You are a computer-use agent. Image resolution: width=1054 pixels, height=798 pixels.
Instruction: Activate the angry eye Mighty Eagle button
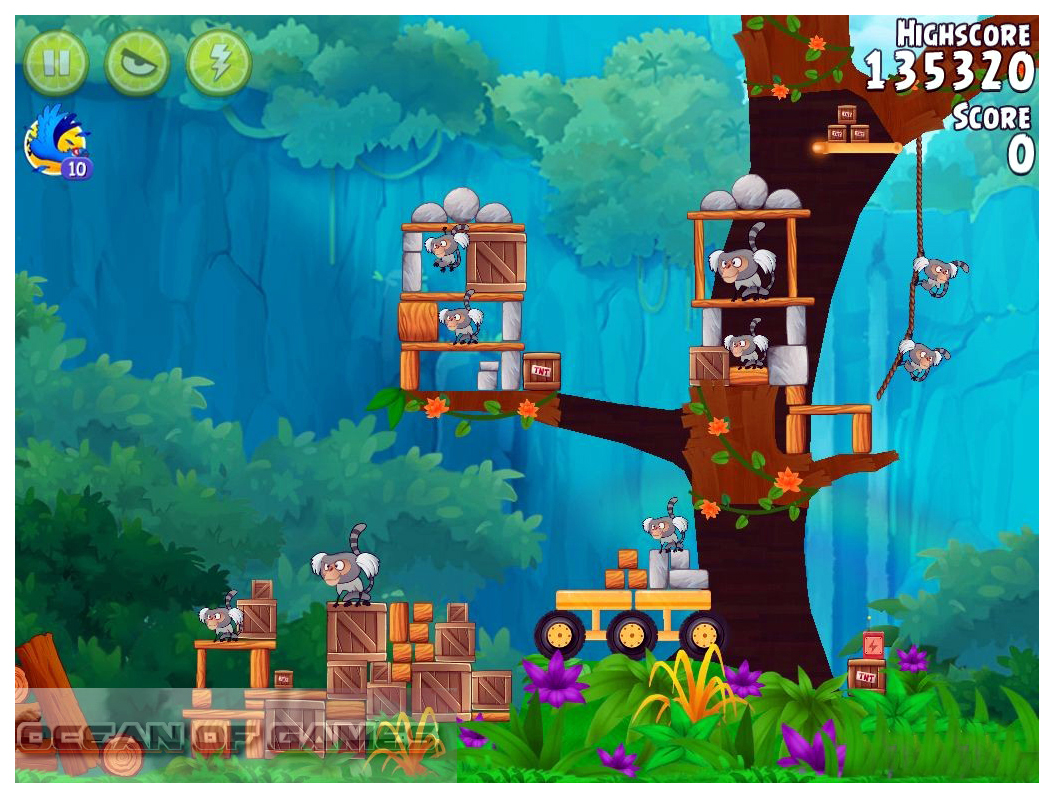pos(137,63)
